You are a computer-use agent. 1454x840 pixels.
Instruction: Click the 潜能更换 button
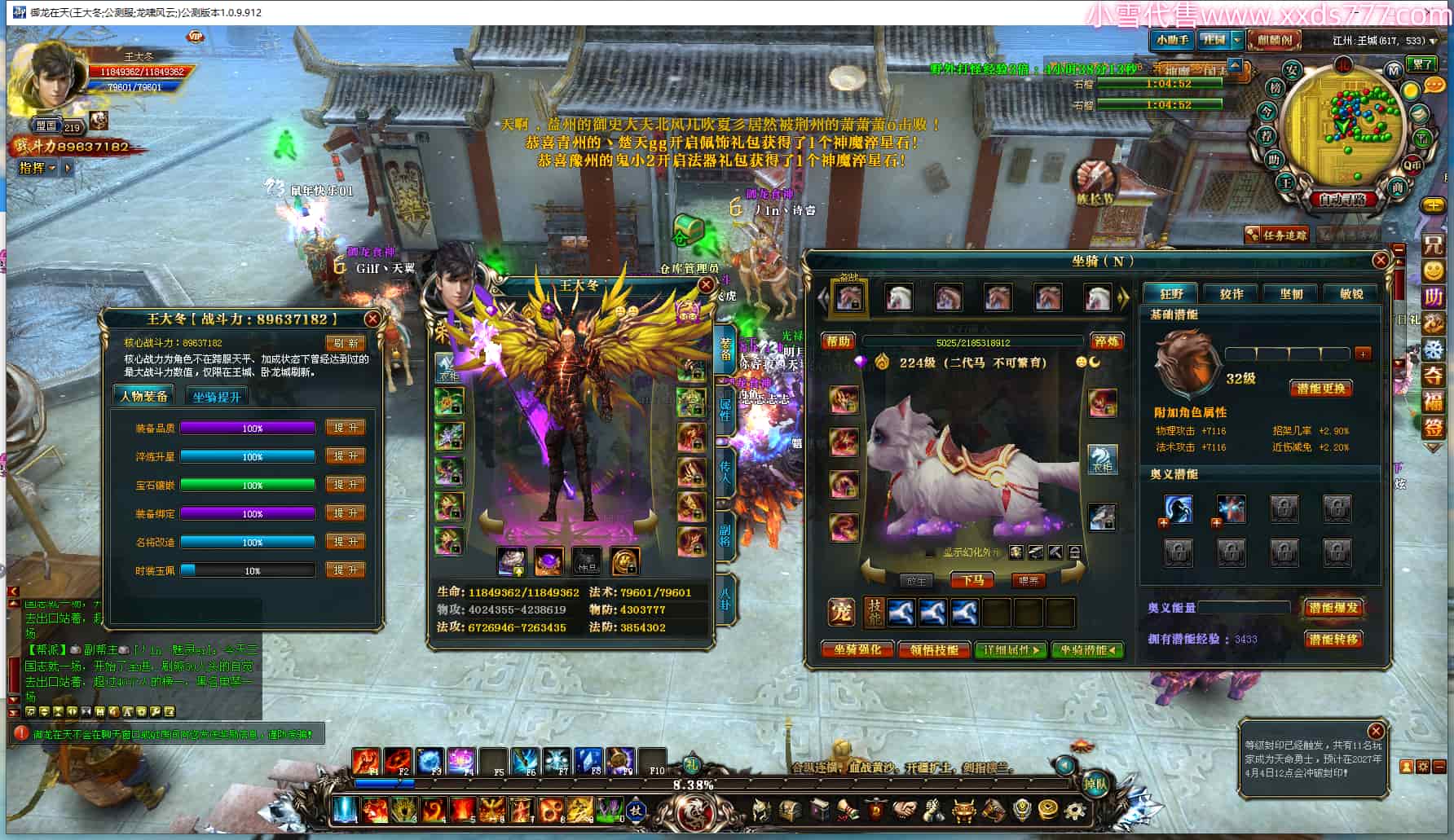(x=1320, y=389)
